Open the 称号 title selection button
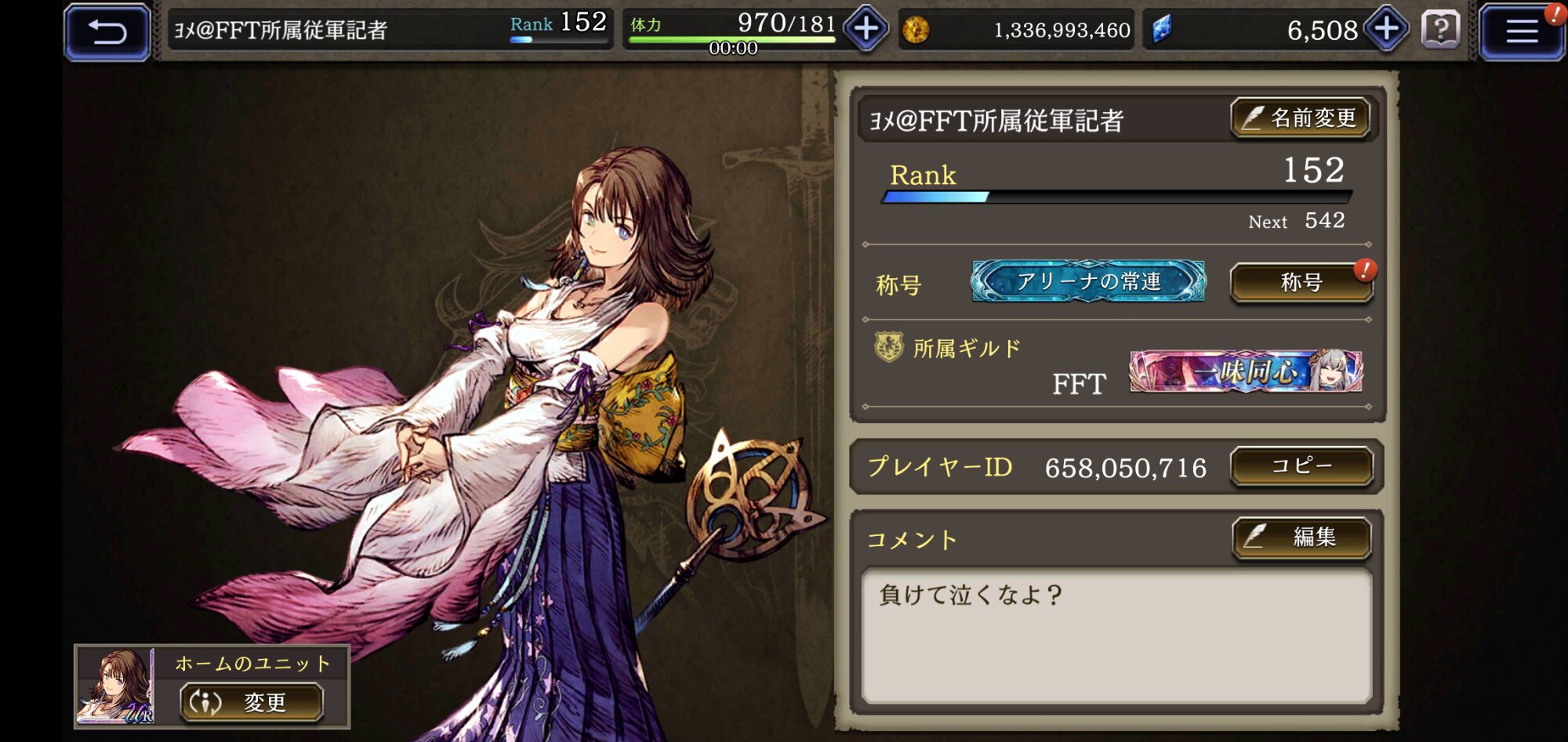The width and height of the screenshot is (1568, 742). tap(1301, 282)
